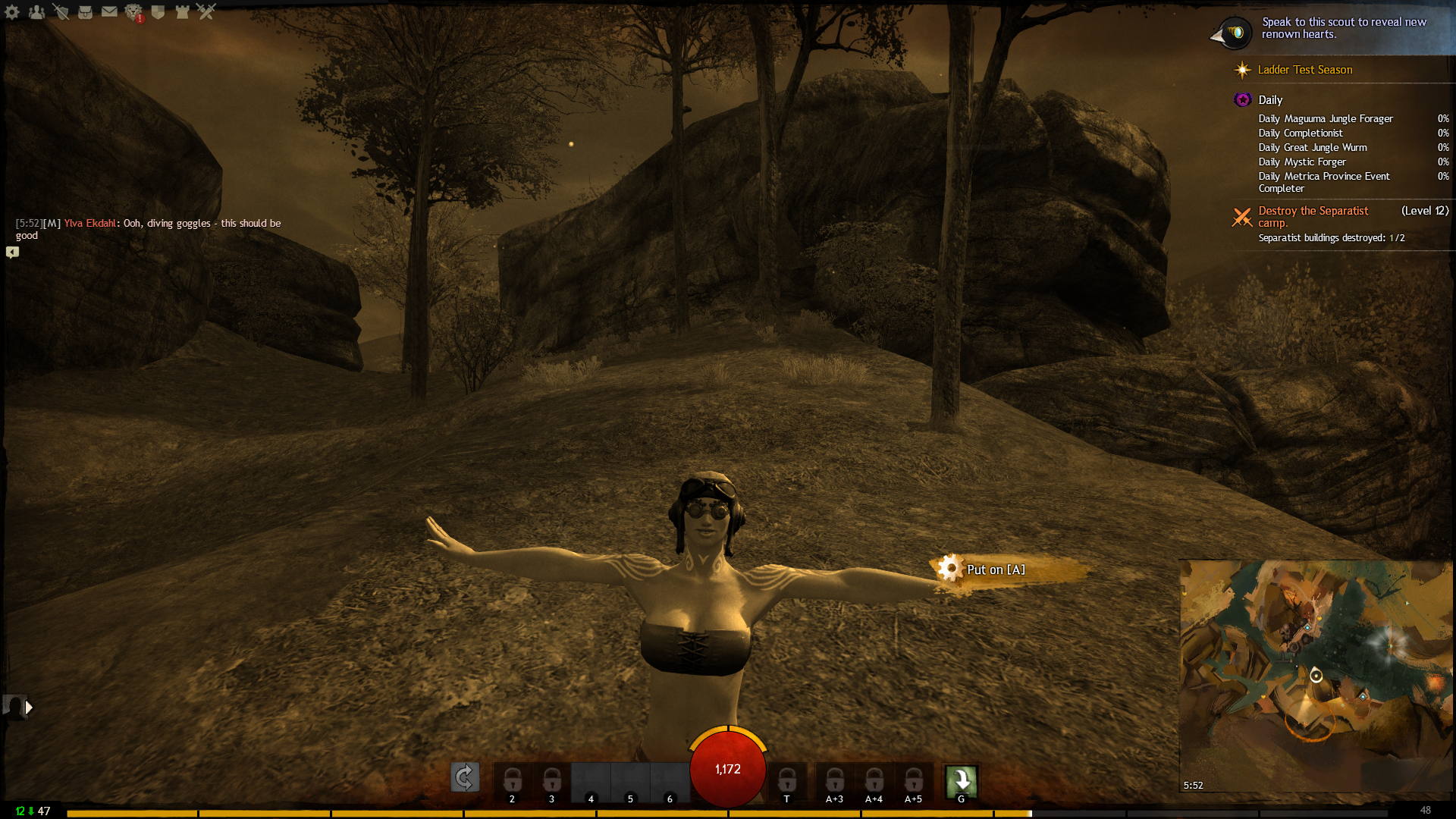Open the Daily achievements category

click(x=1270, y=100)
